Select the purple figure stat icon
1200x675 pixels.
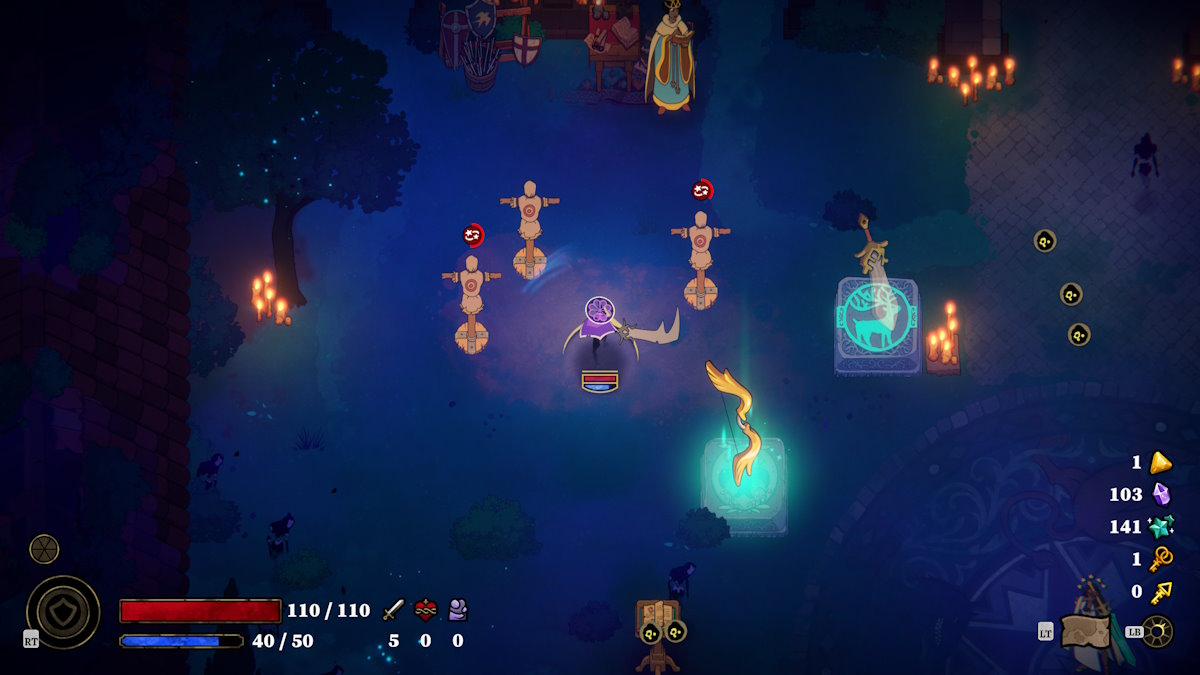(x=458, y=609)
